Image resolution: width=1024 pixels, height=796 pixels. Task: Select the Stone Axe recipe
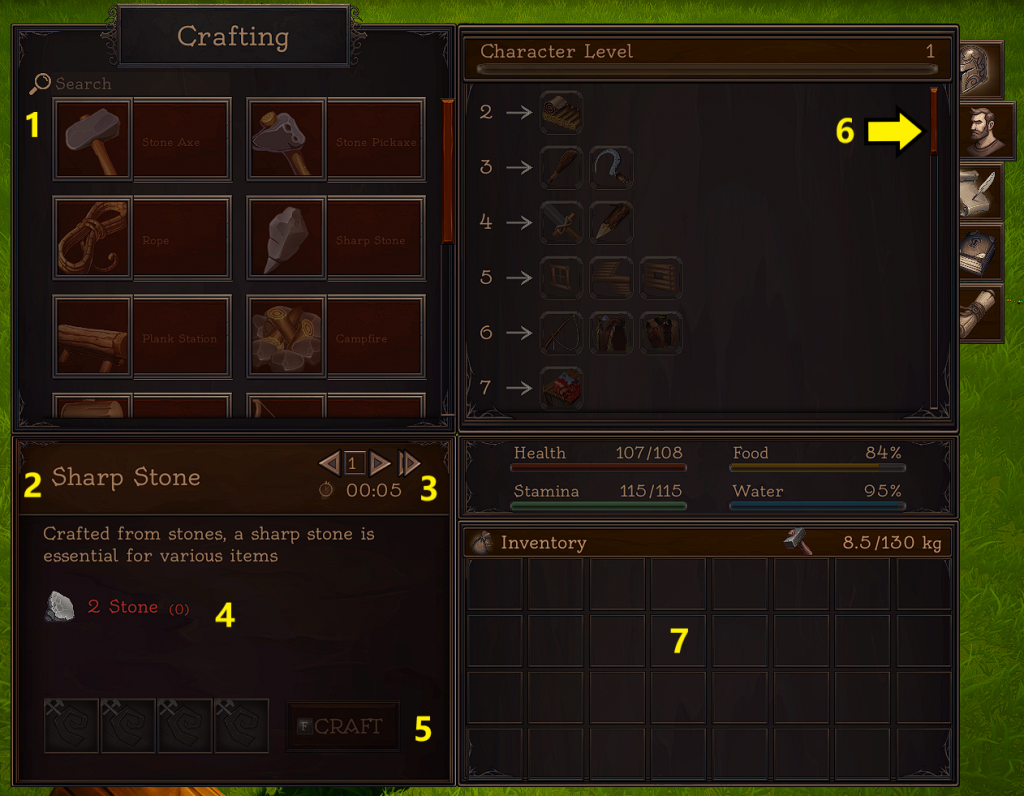tap(142, 139)
